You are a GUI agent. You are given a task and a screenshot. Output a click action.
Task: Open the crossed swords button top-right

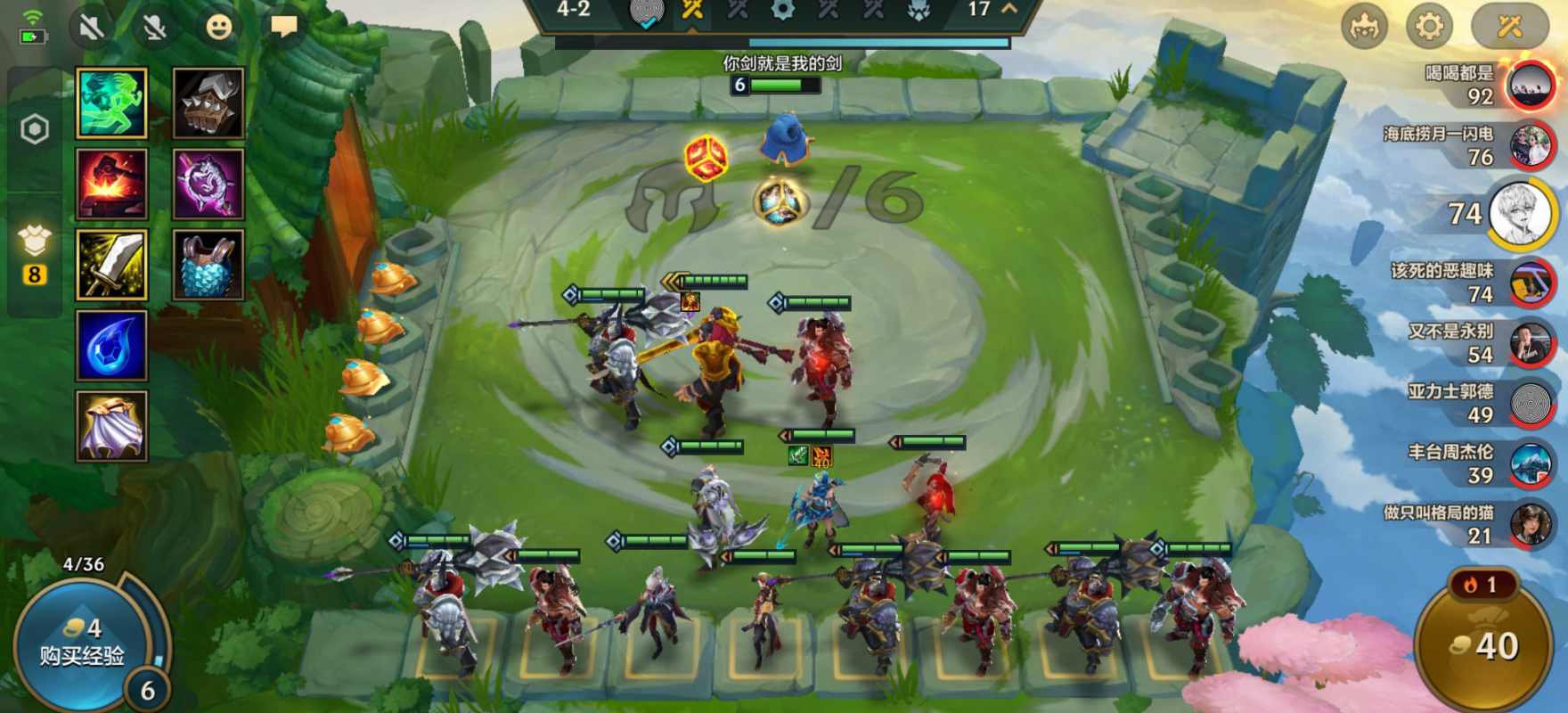(x=1509, y=27)
